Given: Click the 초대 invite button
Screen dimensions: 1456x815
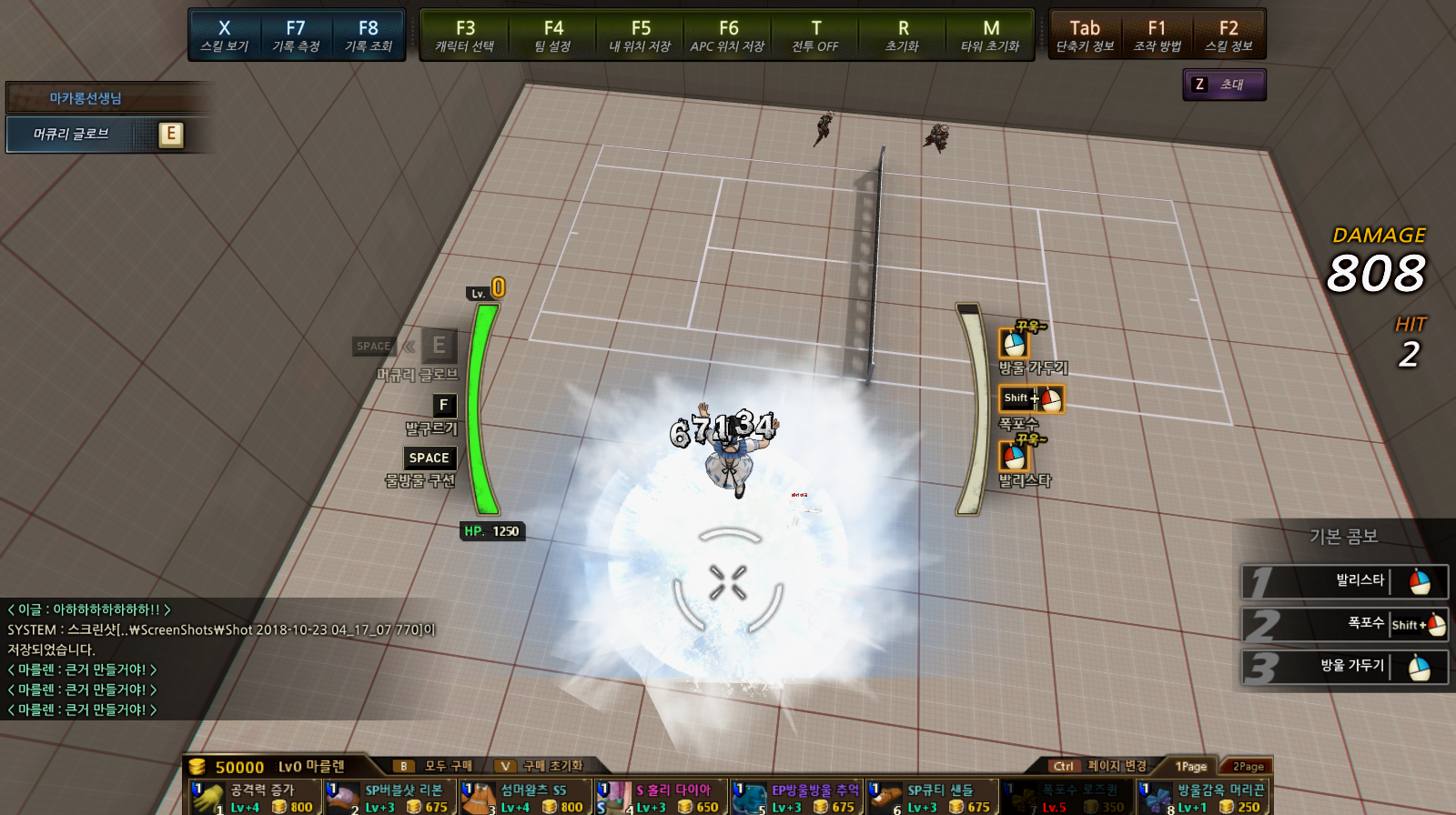Looking at the screenshot, I should coord(1224,85).
